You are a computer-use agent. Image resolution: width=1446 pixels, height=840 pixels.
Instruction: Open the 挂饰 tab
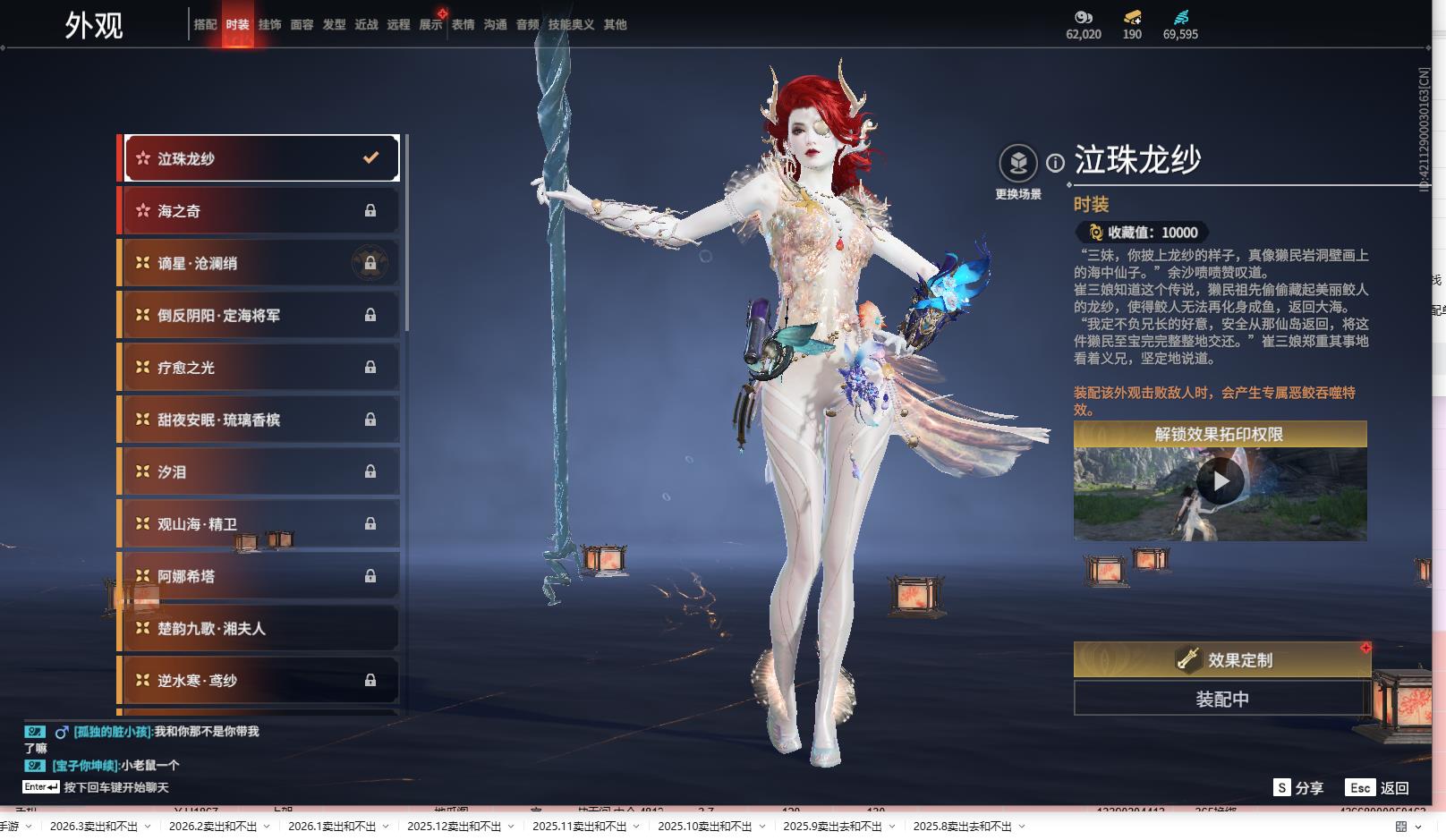(269, 25)
